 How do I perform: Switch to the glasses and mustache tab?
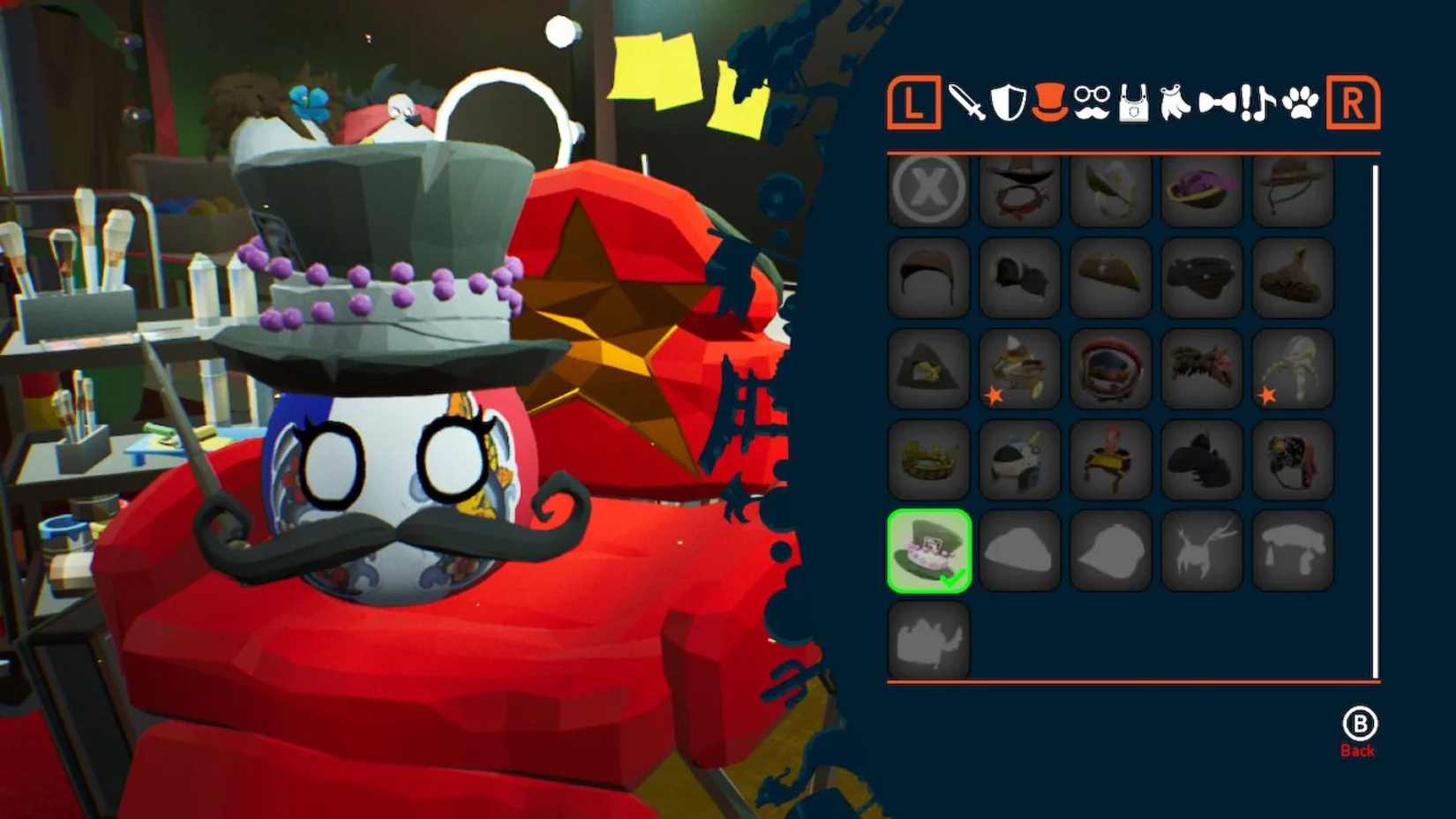(1092, 103)
